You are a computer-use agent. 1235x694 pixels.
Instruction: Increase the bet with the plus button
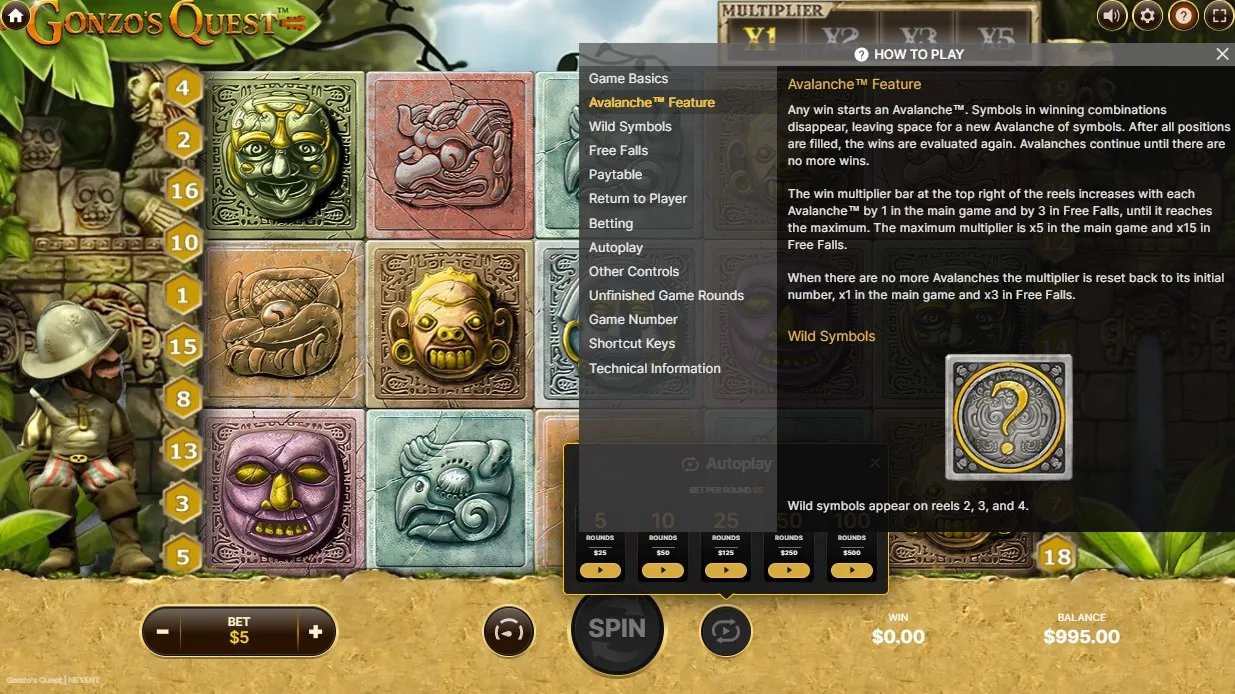316,632
